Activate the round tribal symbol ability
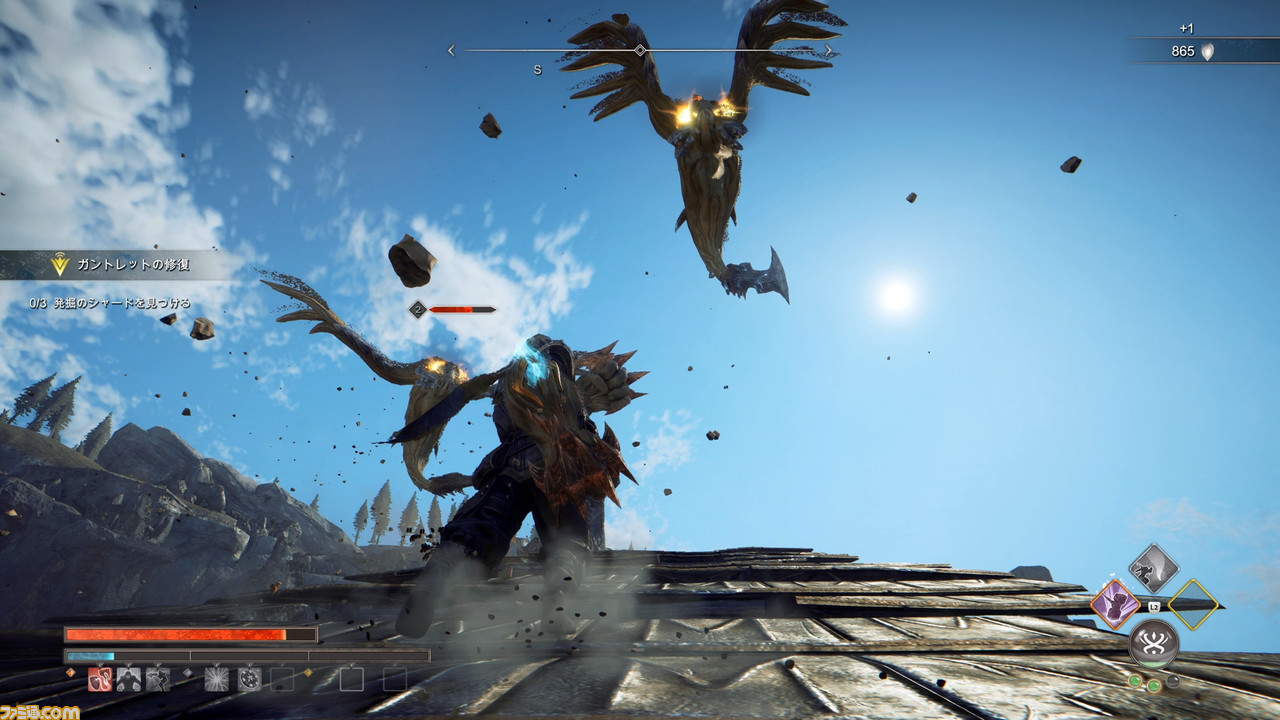The height and width of the screenshot is (720, 1280). pyautogui.click(x=1153, y=643)
